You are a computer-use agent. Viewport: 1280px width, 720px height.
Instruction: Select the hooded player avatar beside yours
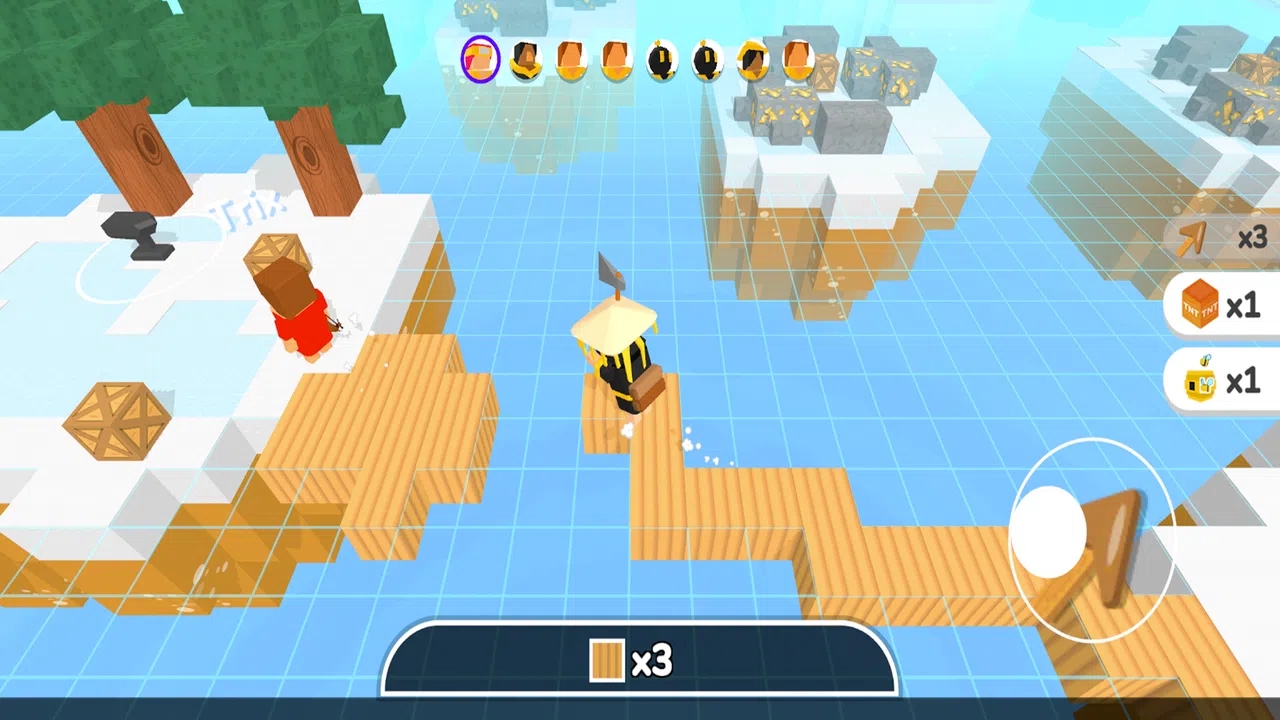525,60
